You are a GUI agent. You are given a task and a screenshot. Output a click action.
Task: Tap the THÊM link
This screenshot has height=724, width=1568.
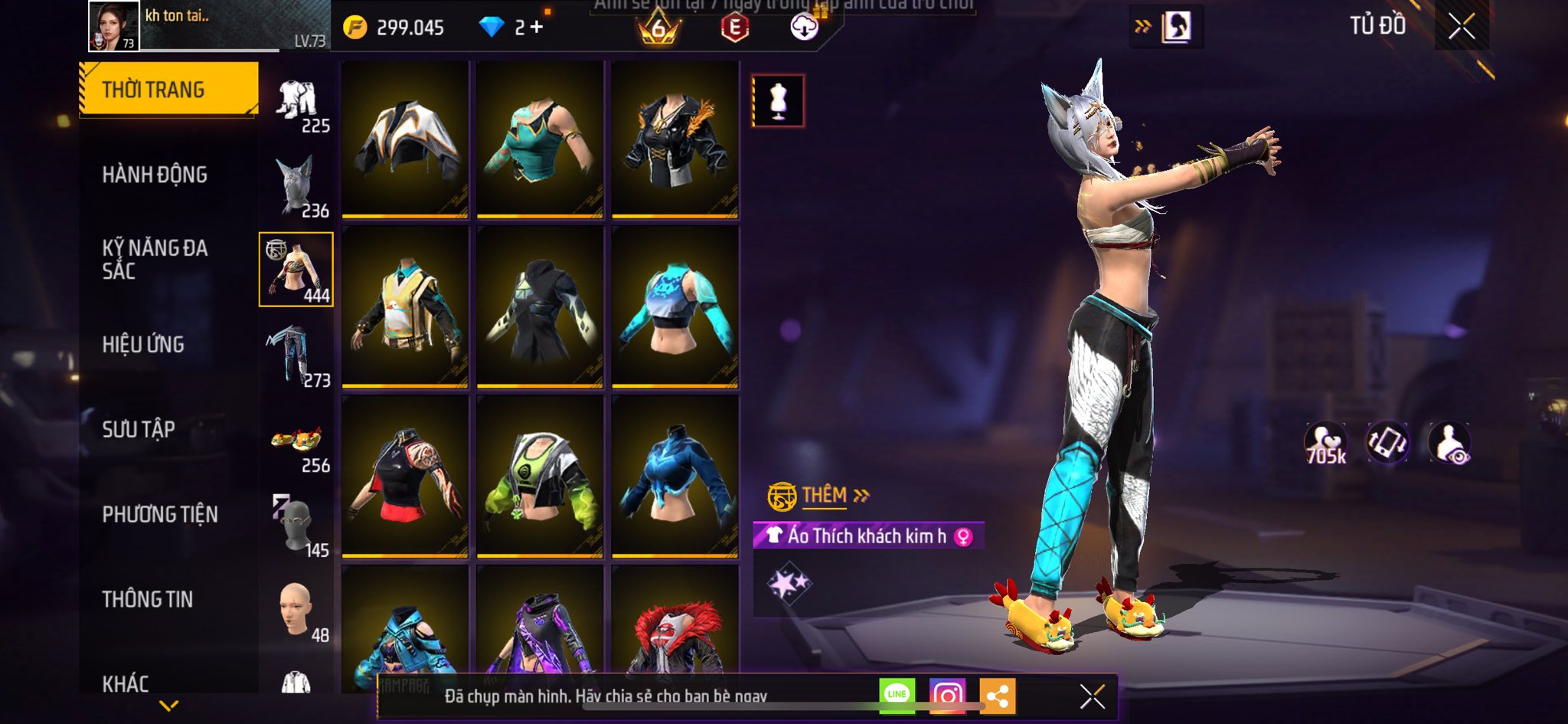(825, 496)
